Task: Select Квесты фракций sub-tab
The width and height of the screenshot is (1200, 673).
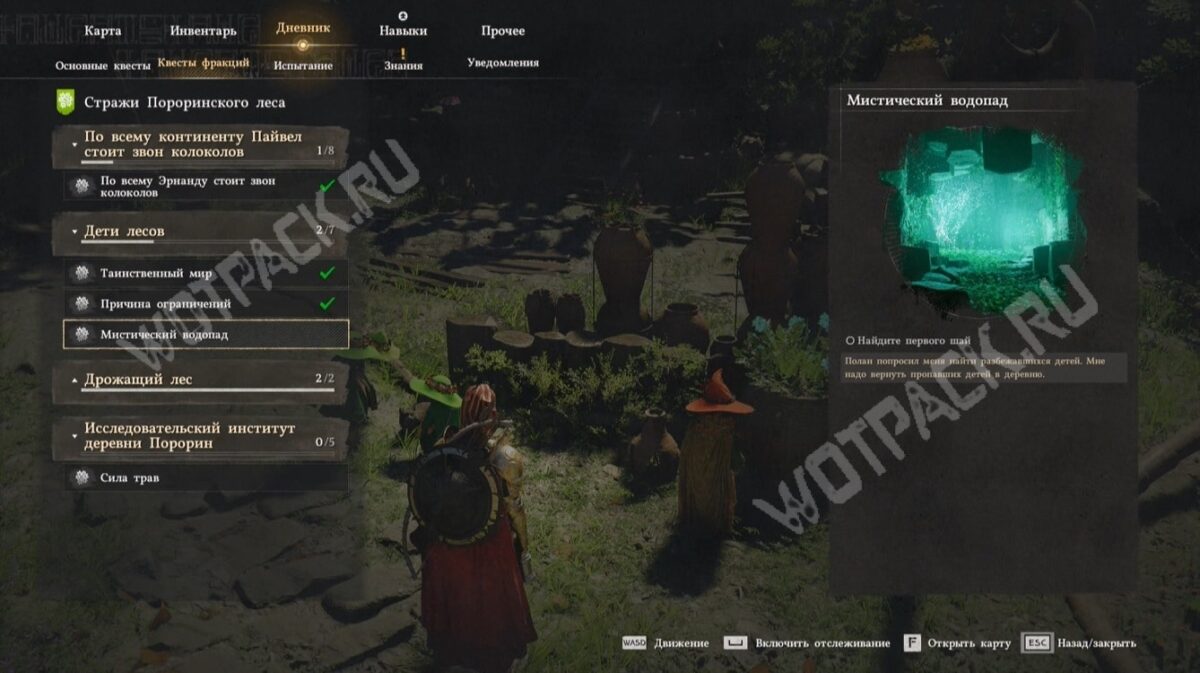Action: tap(204, 64)
